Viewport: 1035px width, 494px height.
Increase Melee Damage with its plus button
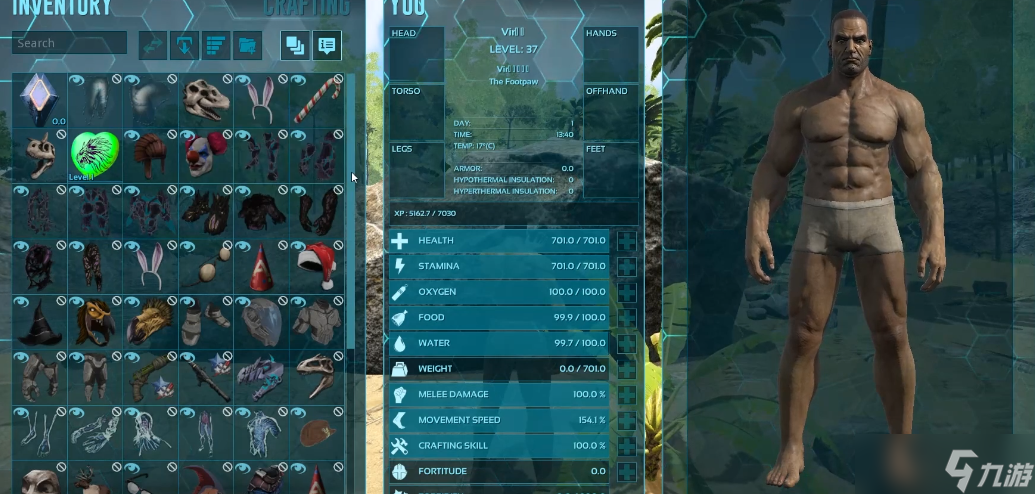pyautogui.click(x=627, y=394)
